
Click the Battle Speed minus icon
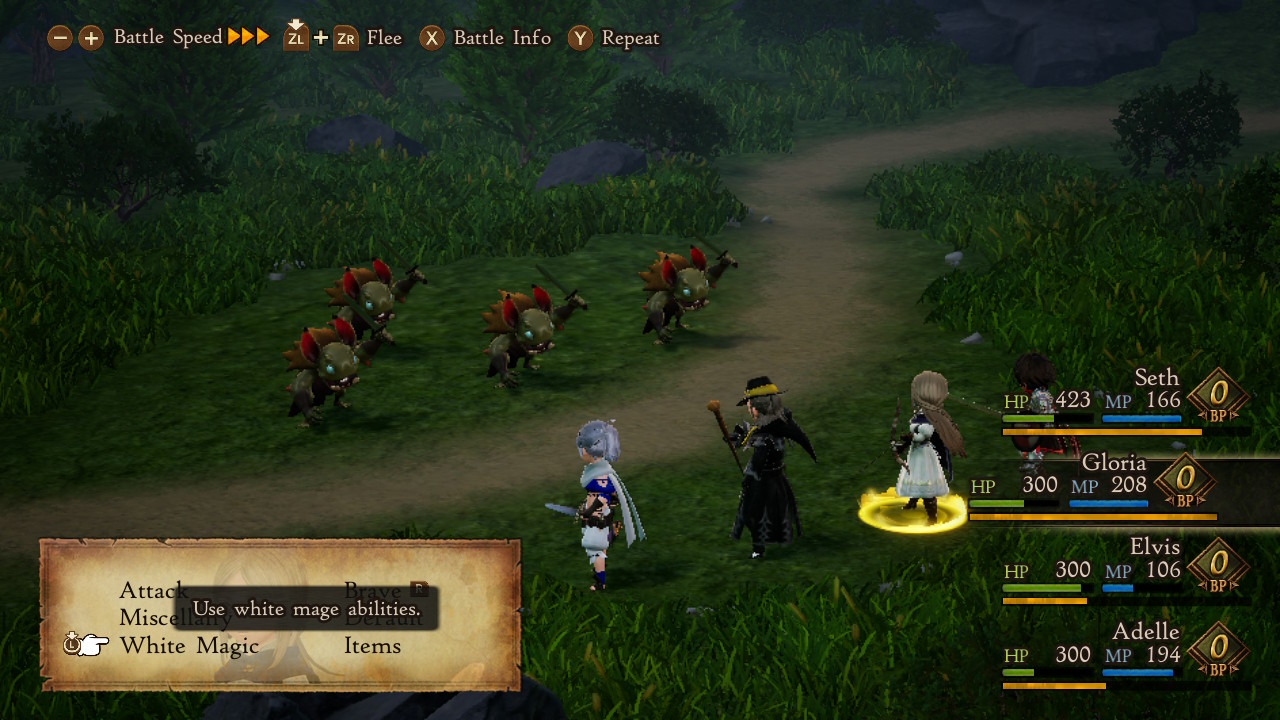click(62, 37)
